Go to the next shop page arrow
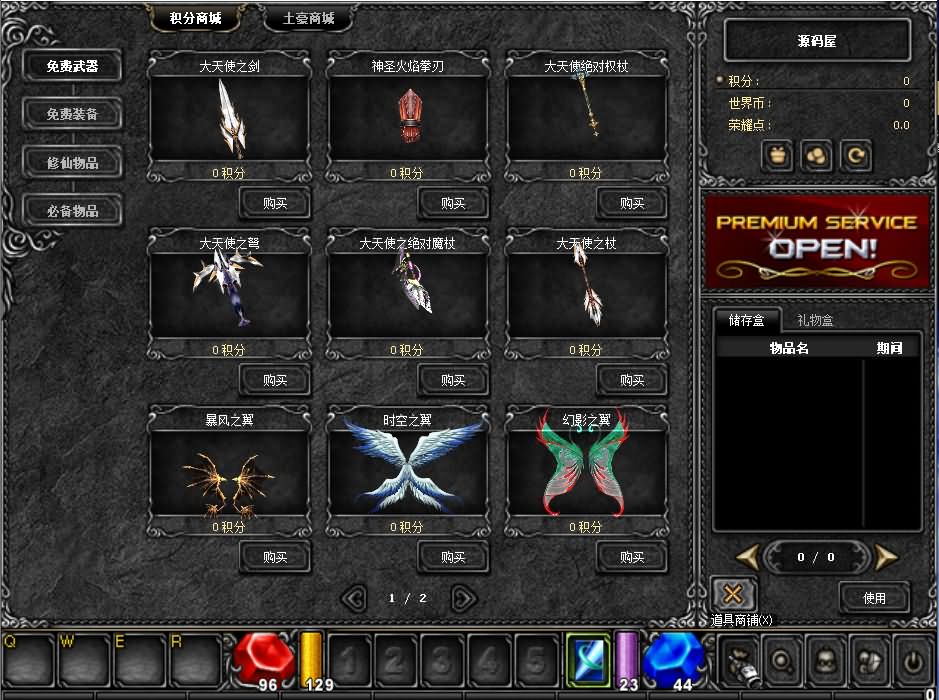The image size is (939, 700). (x=463, y=598)
